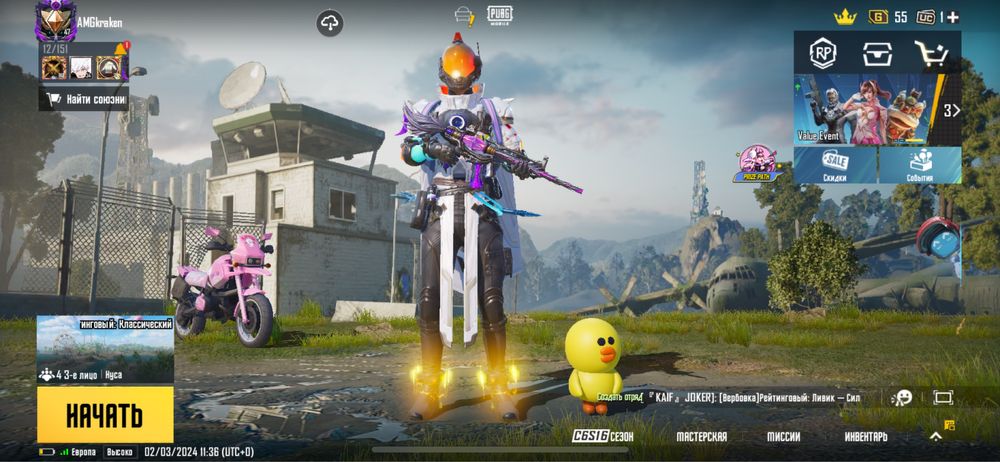Open the golden crown icon
This screenshot has width=1000, height=462.
(x=846, y=16)
